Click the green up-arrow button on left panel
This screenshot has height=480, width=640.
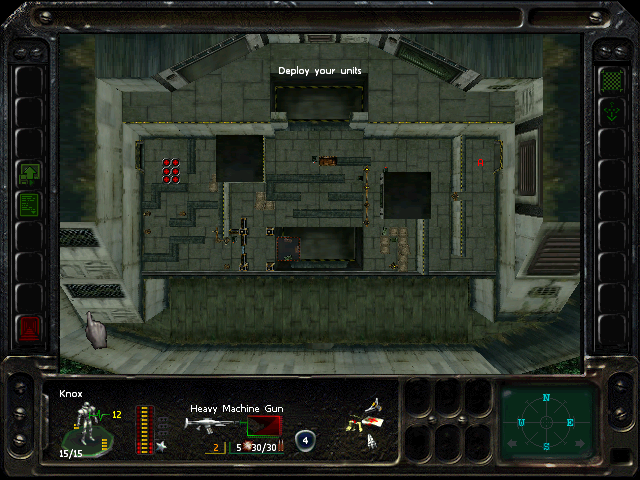coord(29,175)
